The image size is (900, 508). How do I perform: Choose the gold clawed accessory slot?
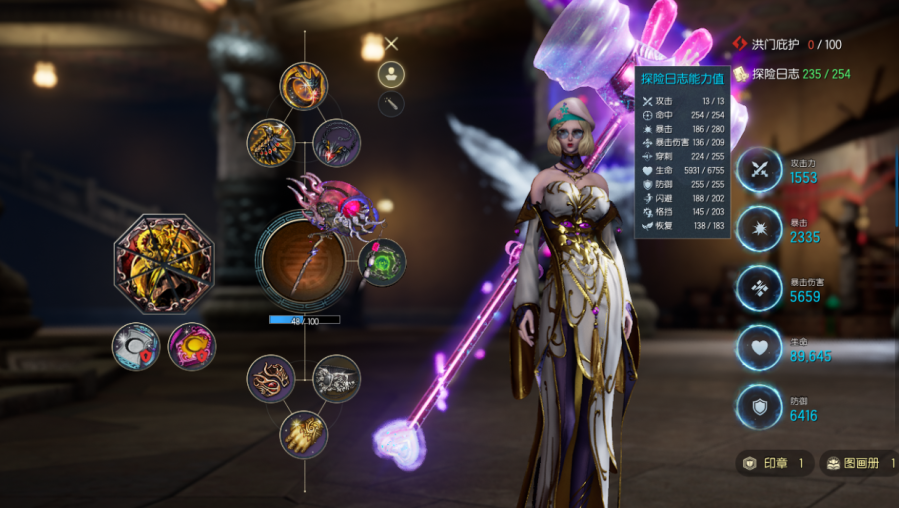tap(270, 142)
